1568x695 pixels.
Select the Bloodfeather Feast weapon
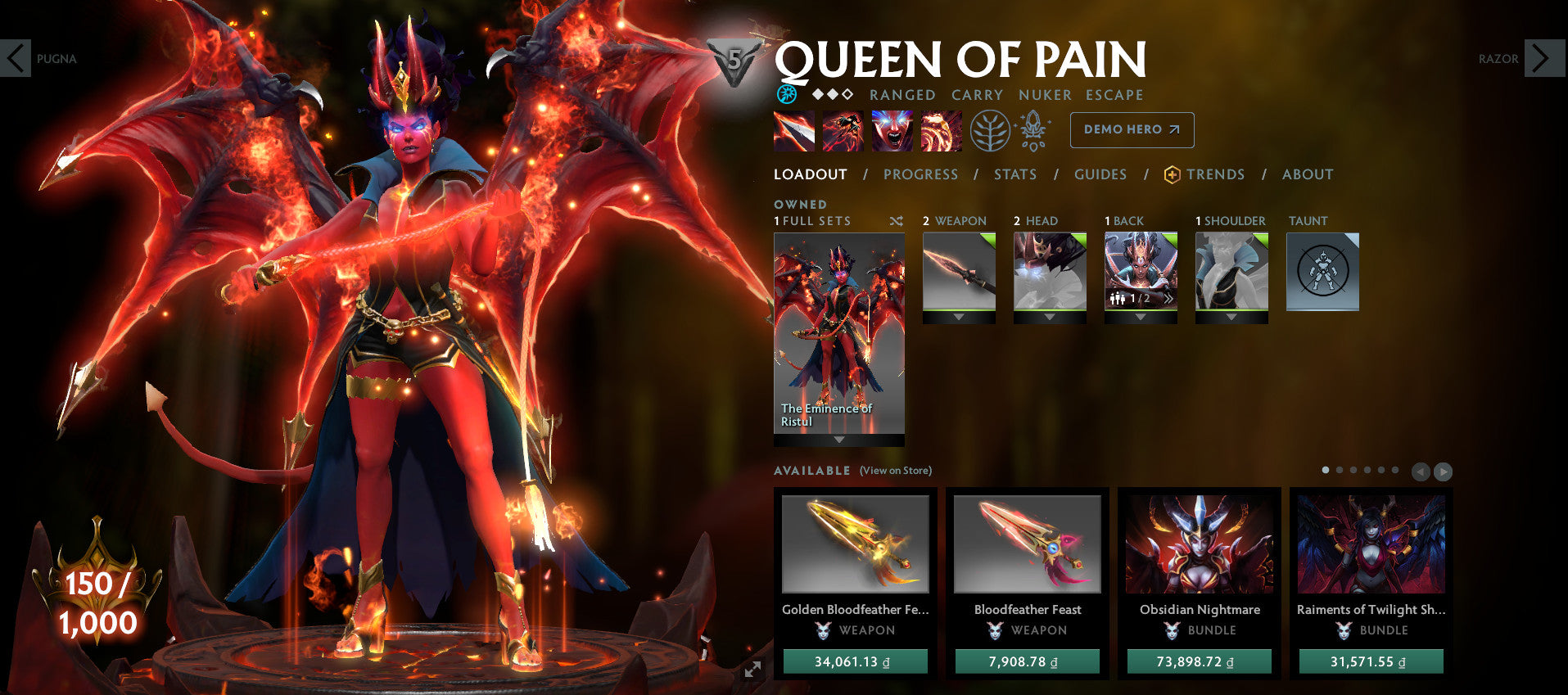(1027, 544)
